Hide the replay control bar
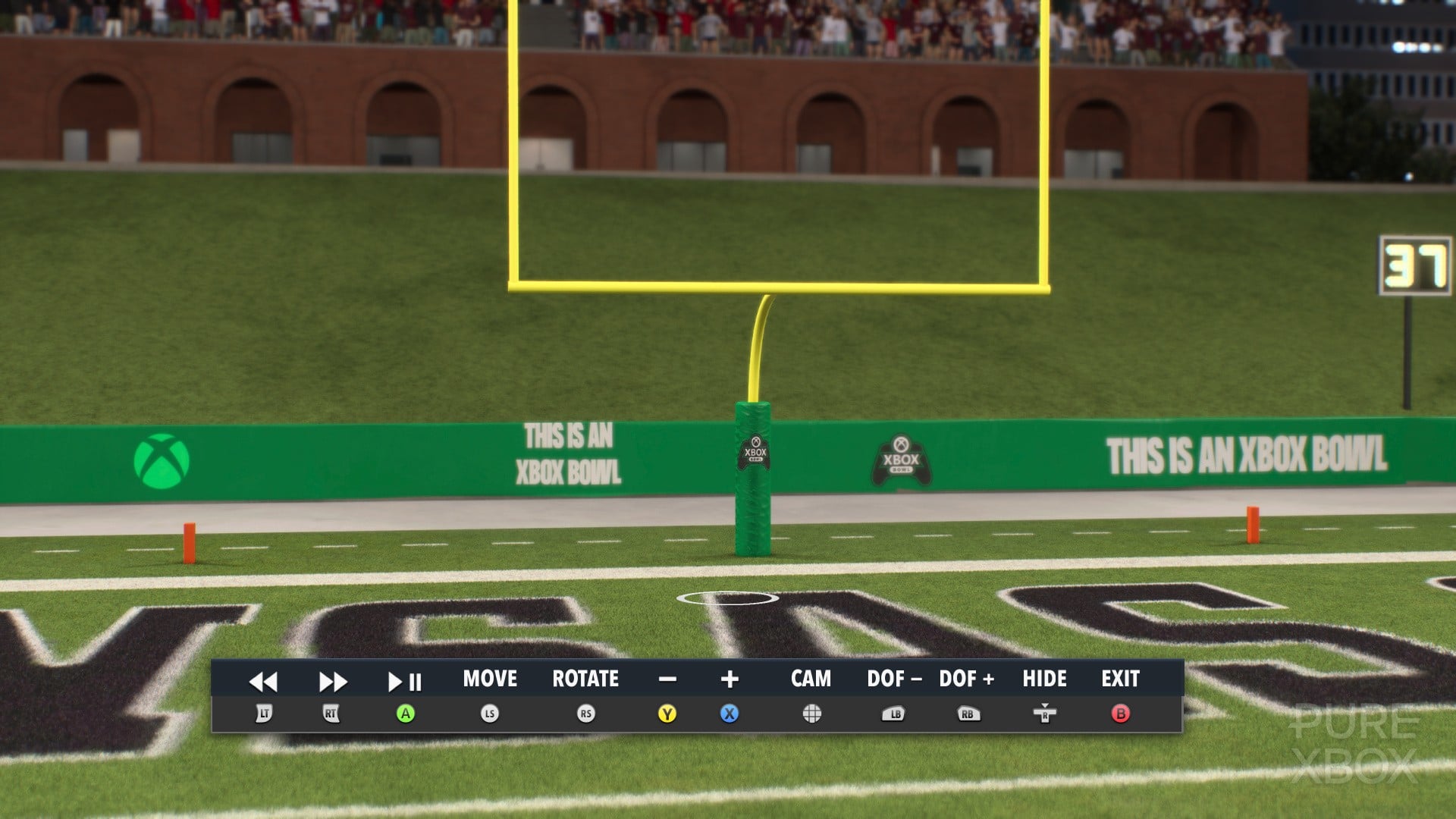 [x=1044, y=679]
